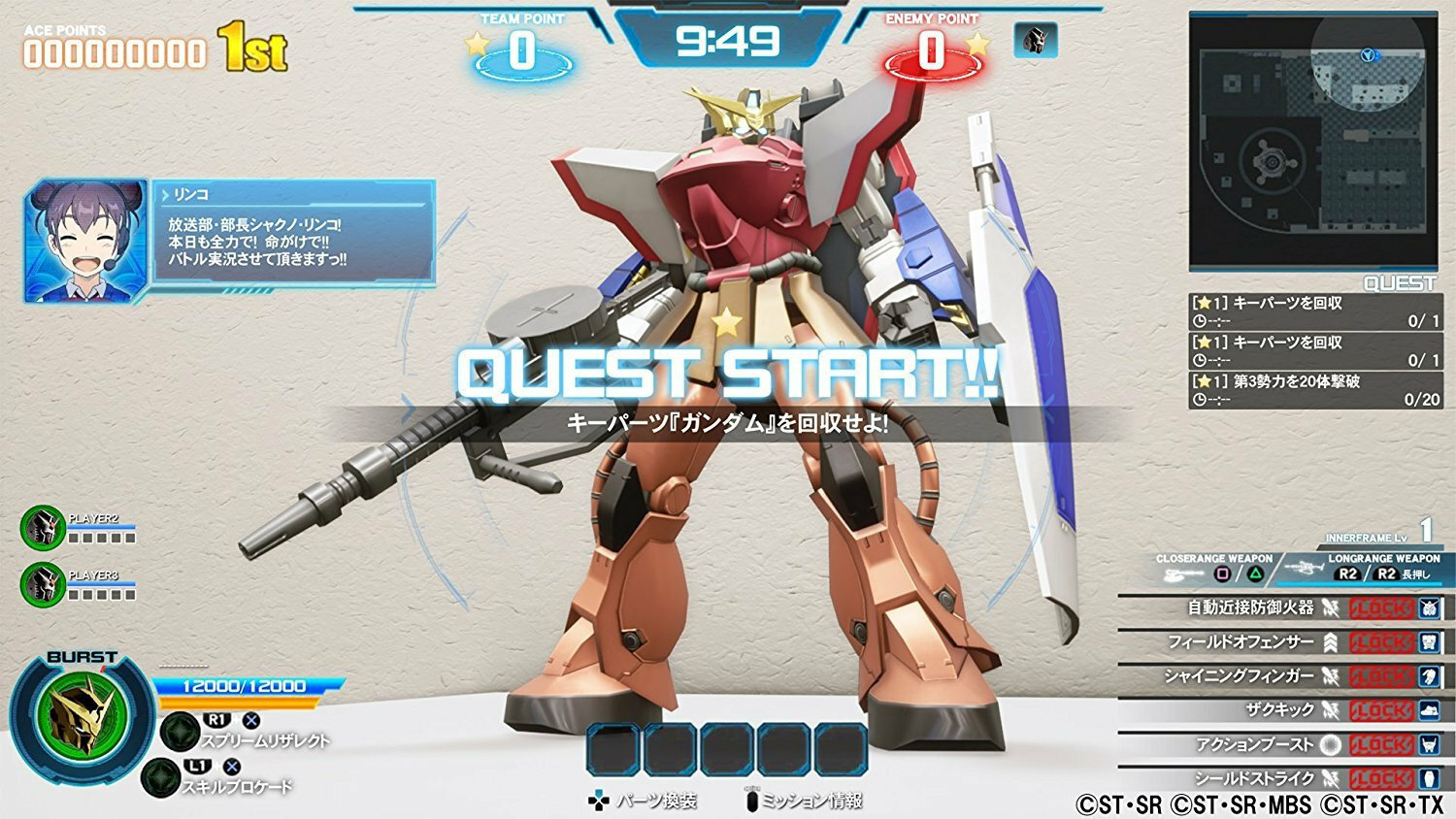Select the PLAYER3 teammate icon
The image size is (1456, 819).
click(x=42, y=584)
